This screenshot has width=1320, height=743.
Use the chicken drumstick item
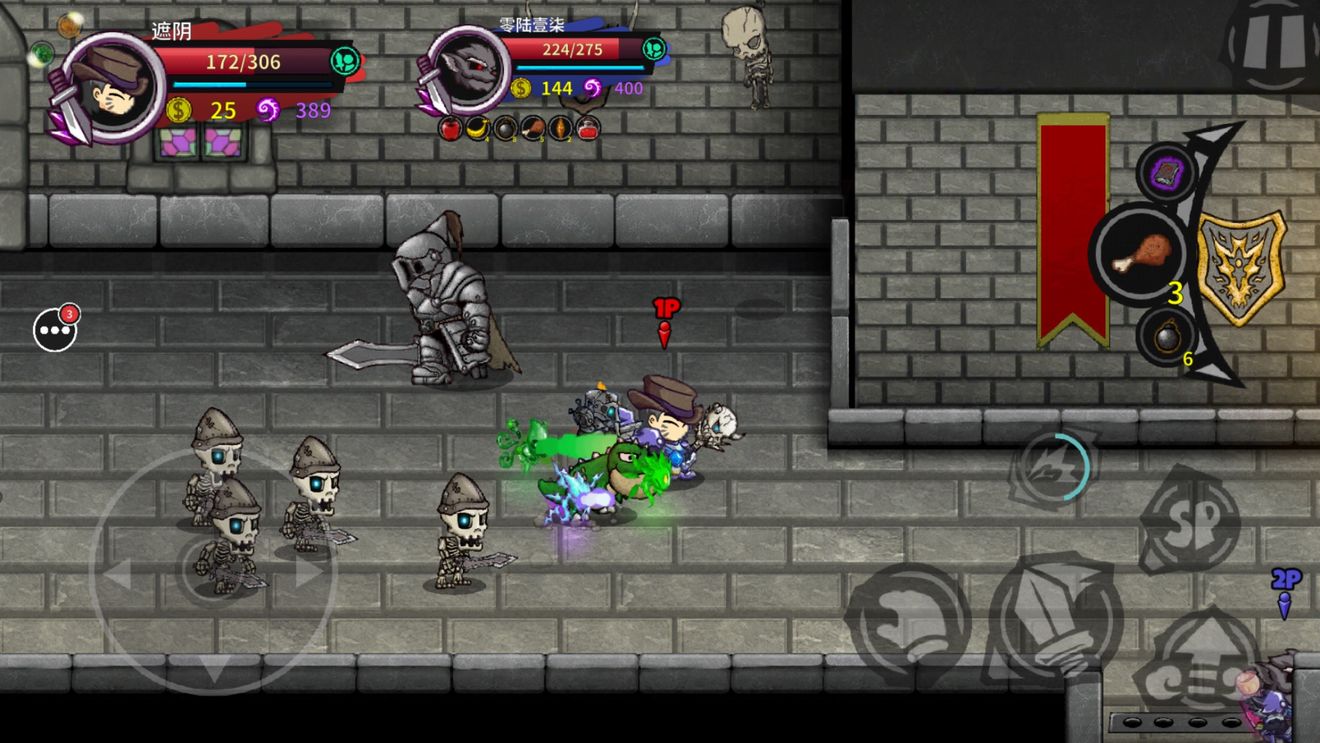[x=1139, y=253]
